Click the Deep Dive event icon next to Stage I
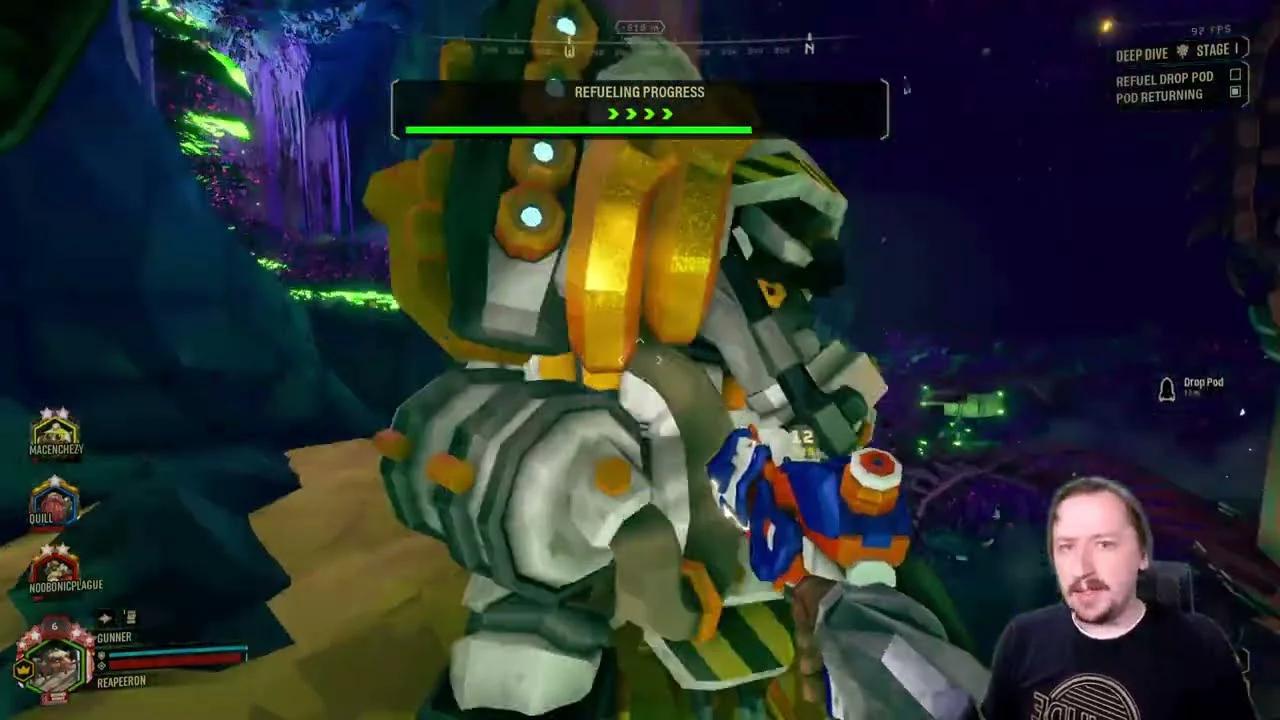 (1183, 50)
